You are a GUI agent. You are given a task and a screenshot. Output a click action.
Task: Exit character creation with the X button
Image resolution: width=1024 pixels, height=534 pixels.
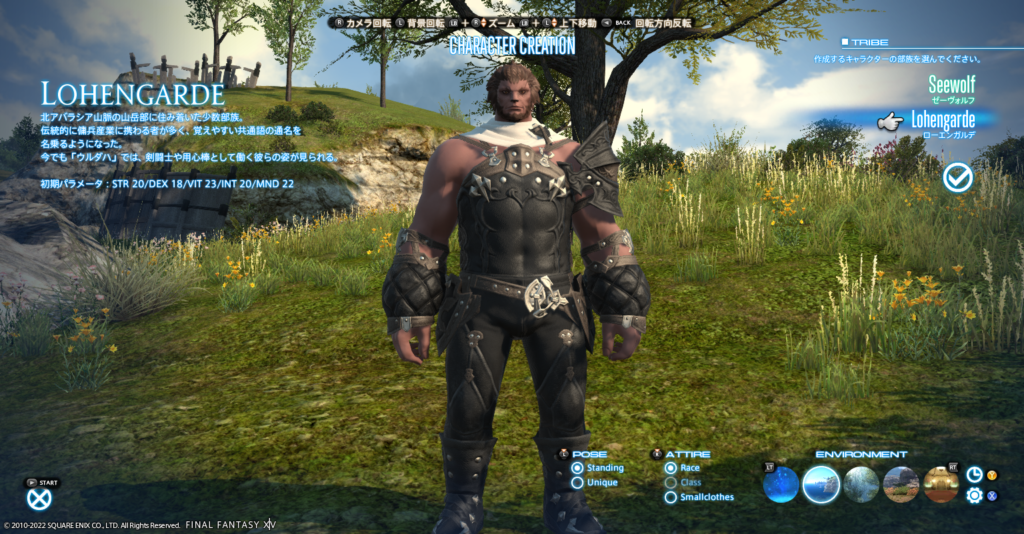click(39, 500)
